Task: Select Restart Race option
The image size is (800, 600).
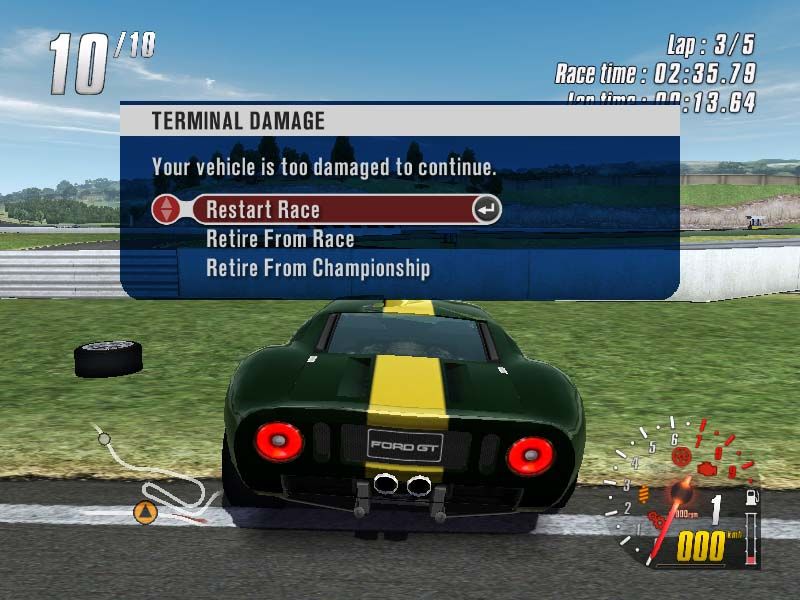Action: (x=263, y=210)
